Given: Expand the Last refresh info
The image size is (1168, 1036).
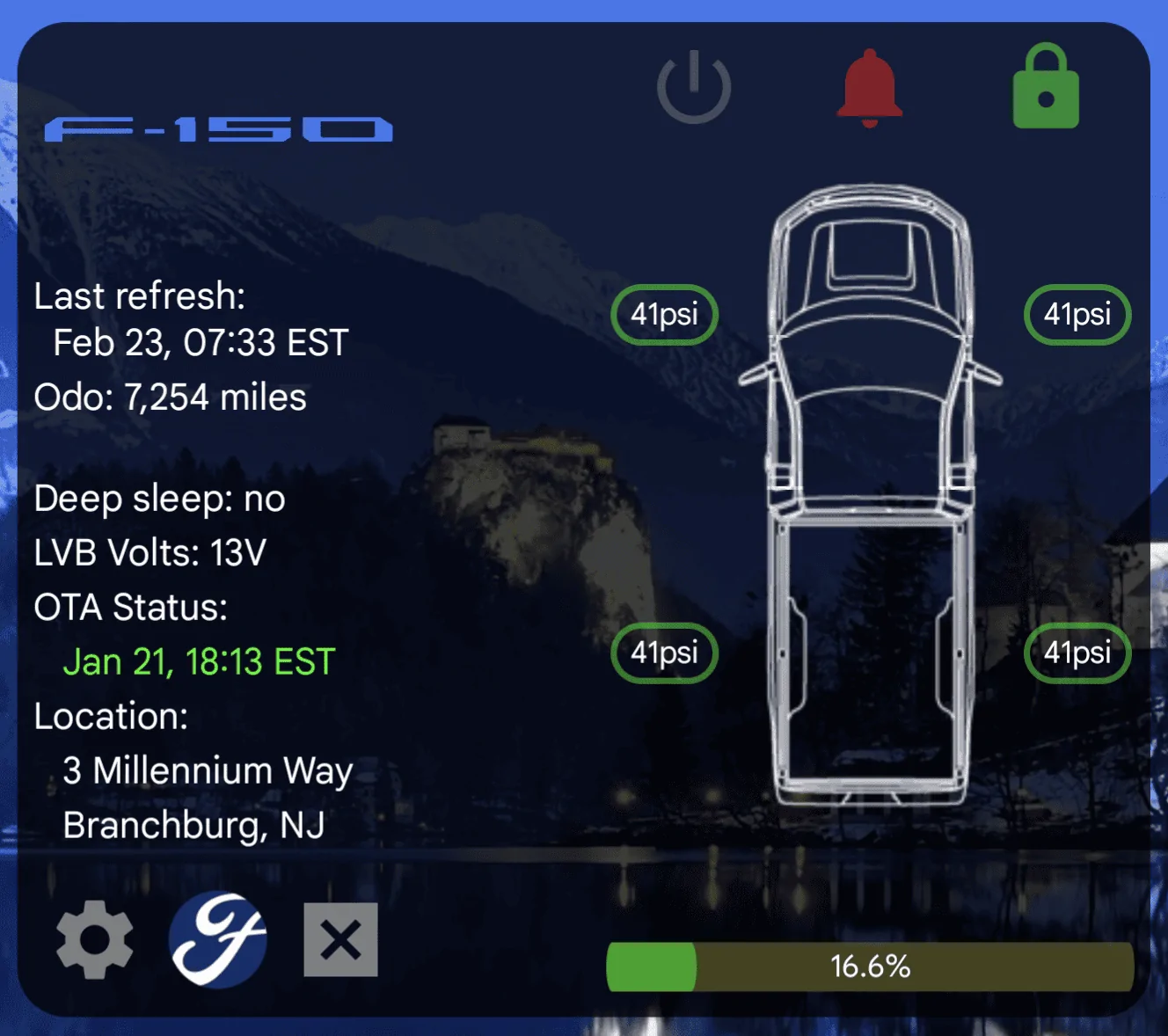Looking at the screenshot, I should 140,296.
